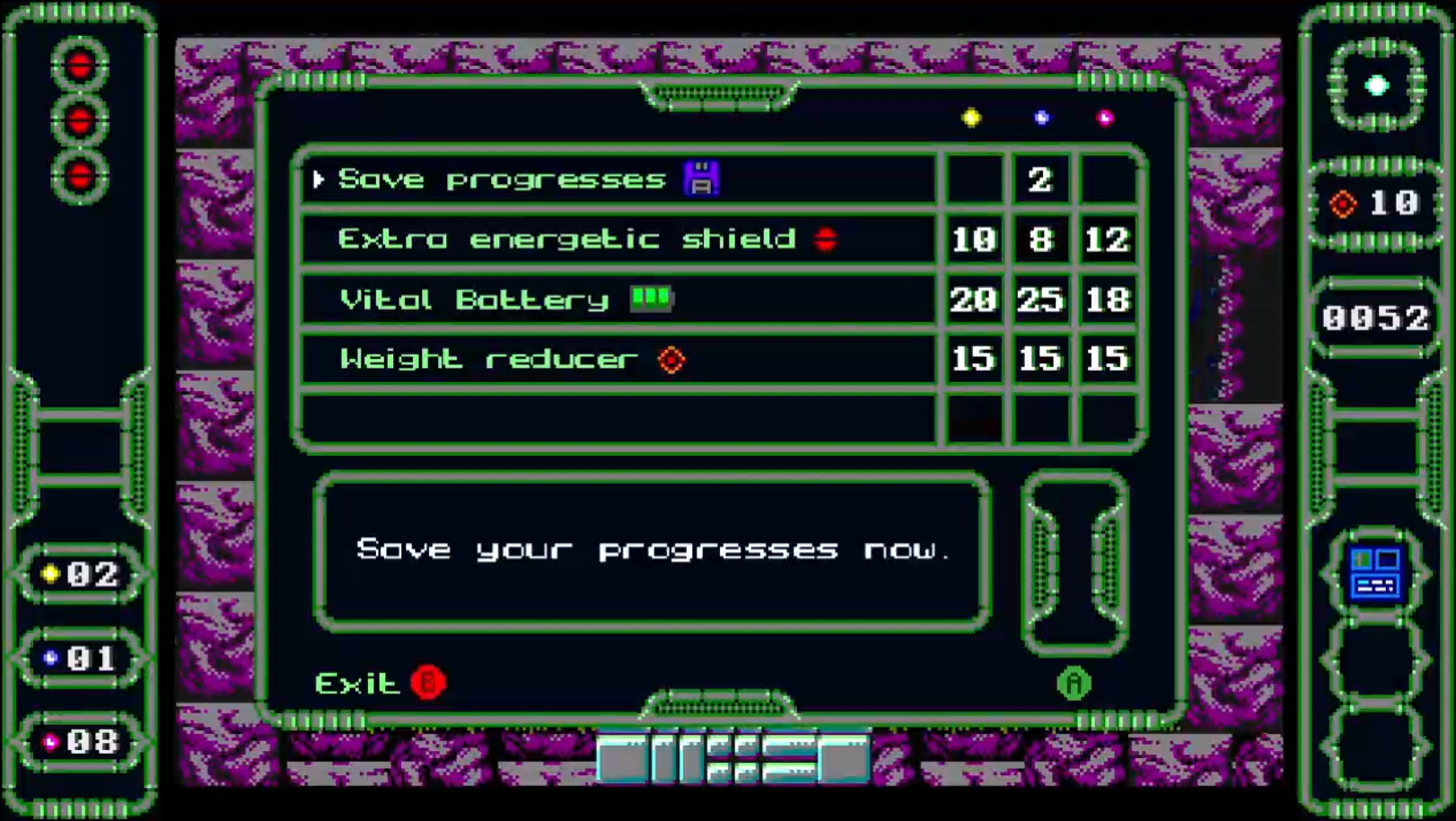
Task: Click the floppy disk save icon
Action: coord(701,178)
